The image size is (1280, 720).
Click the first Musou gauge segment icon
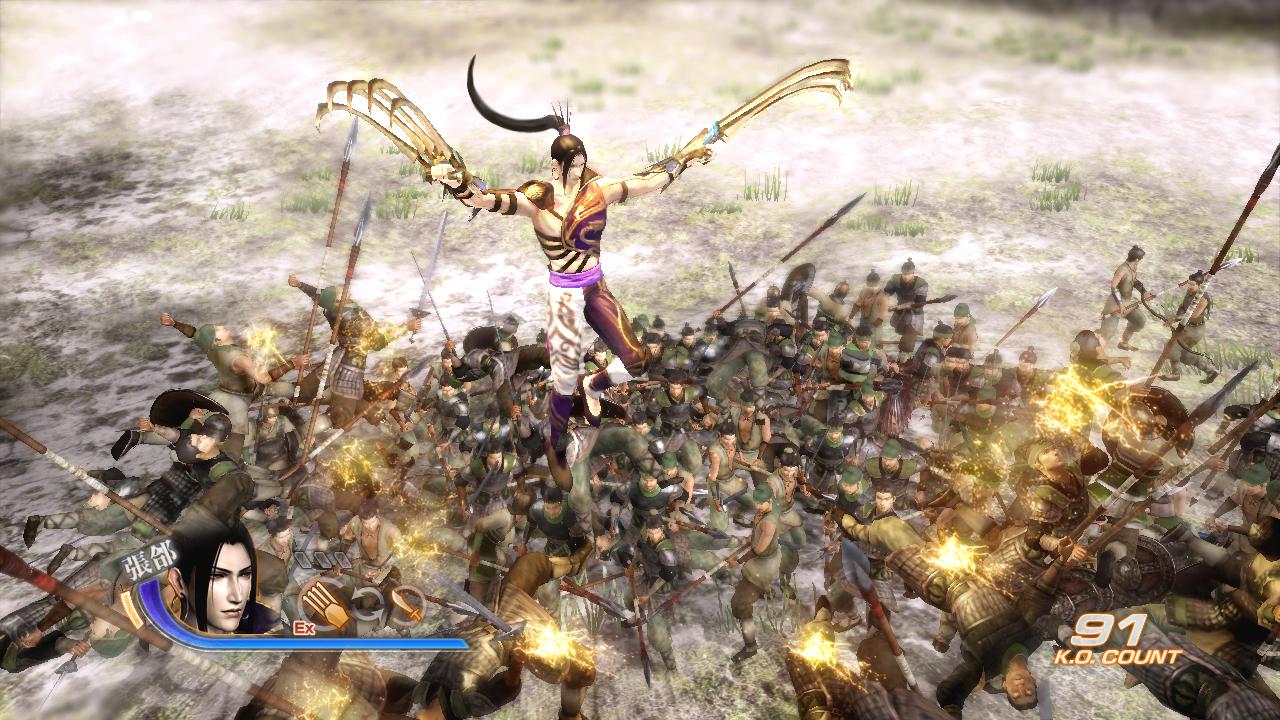point(304,558)
